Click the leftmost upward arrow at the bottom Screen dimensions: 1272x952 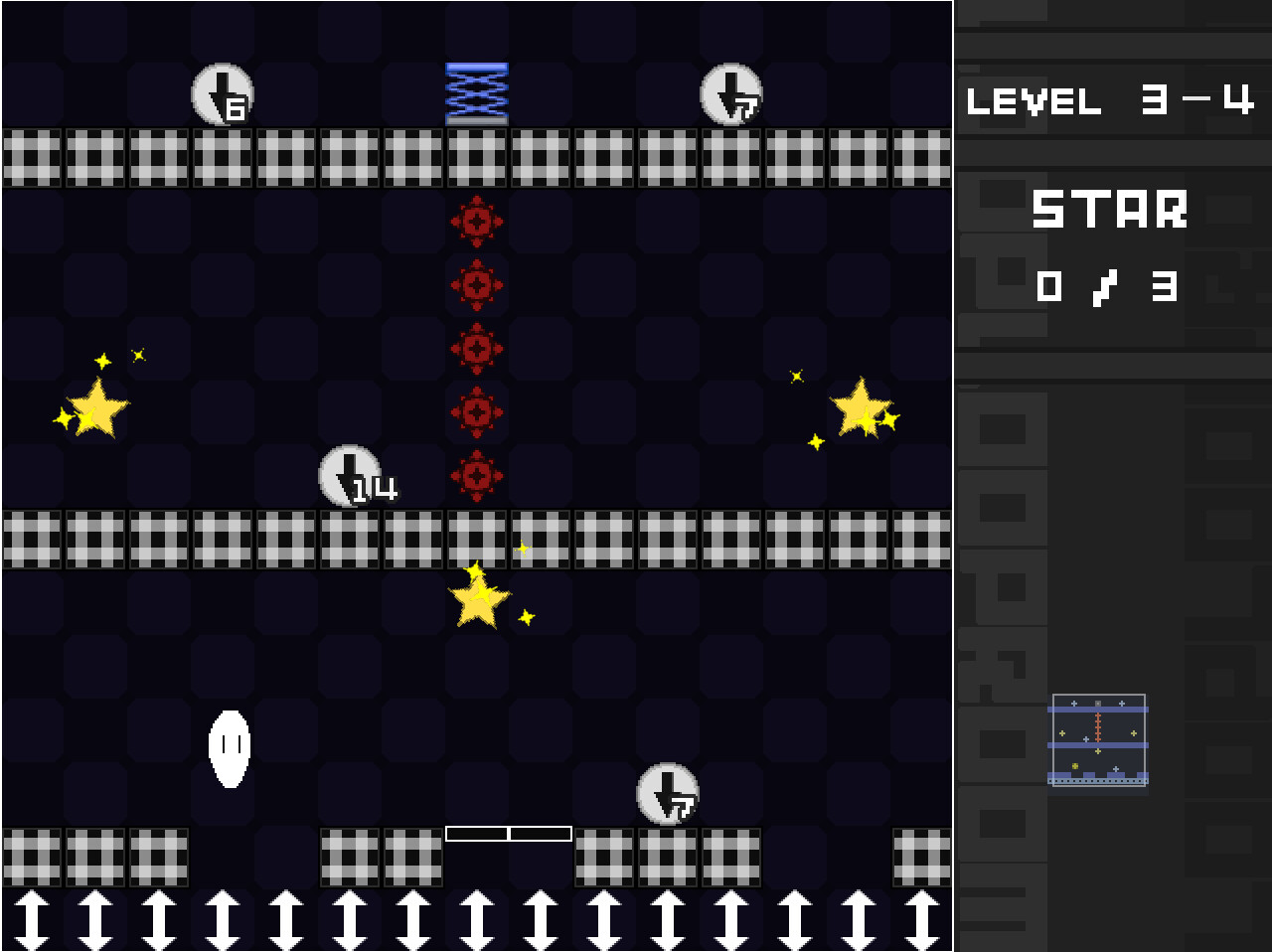point(33,922)
